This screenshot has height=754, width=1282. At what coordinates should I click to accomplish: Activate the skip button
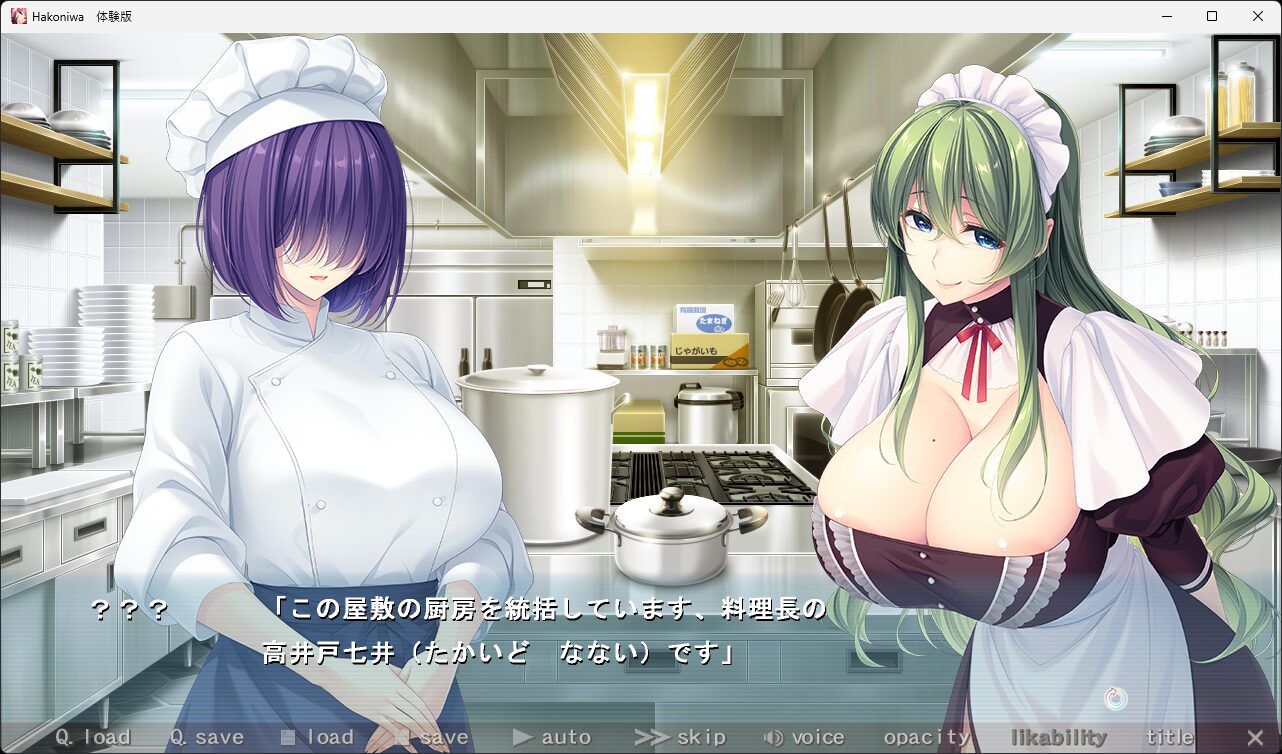pos(680,738)
